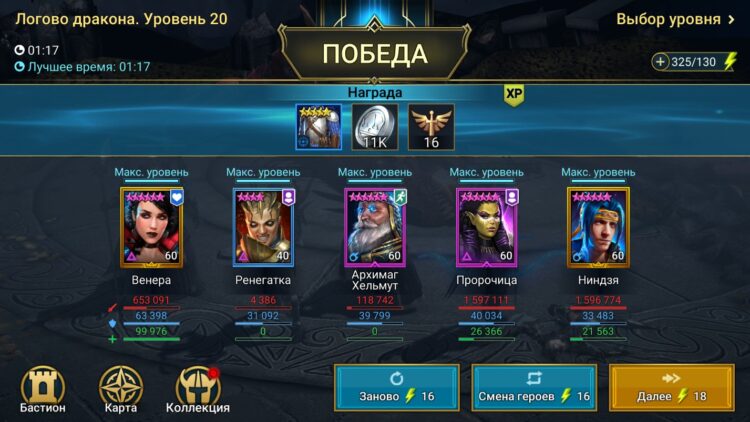
Task: Inspect the artifact reward item
Action: 319,127
